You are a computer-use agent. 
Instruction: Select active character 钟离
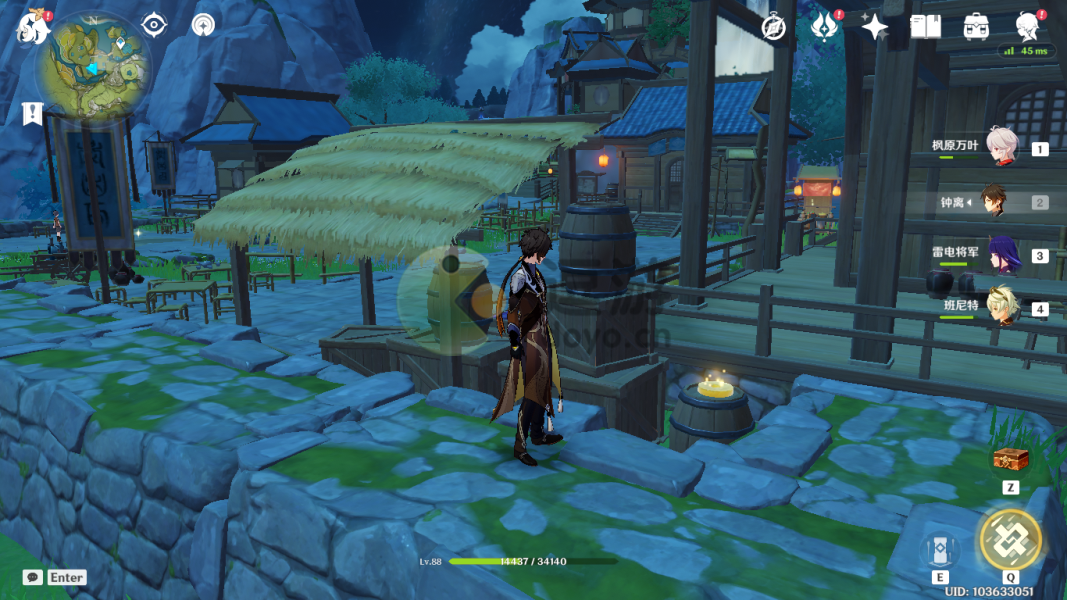[x=993, y=201]
